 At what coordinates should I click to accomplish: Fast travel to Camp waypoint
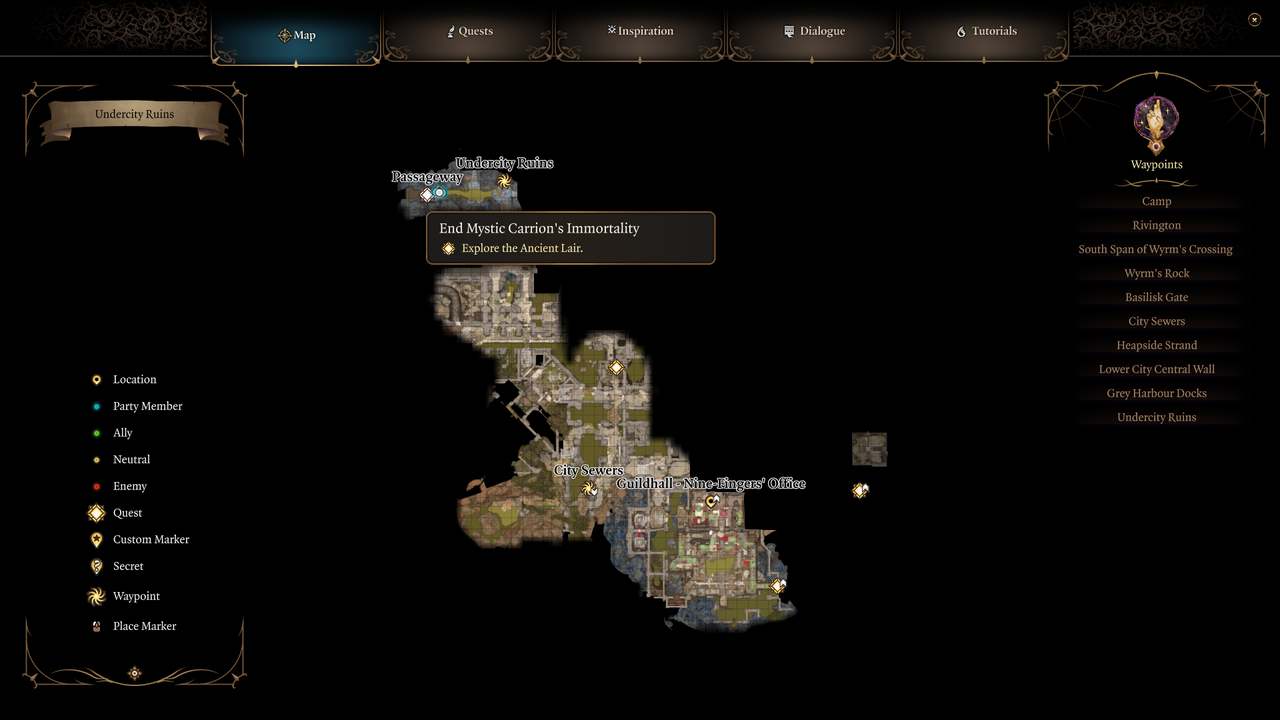pos(1156,201)
